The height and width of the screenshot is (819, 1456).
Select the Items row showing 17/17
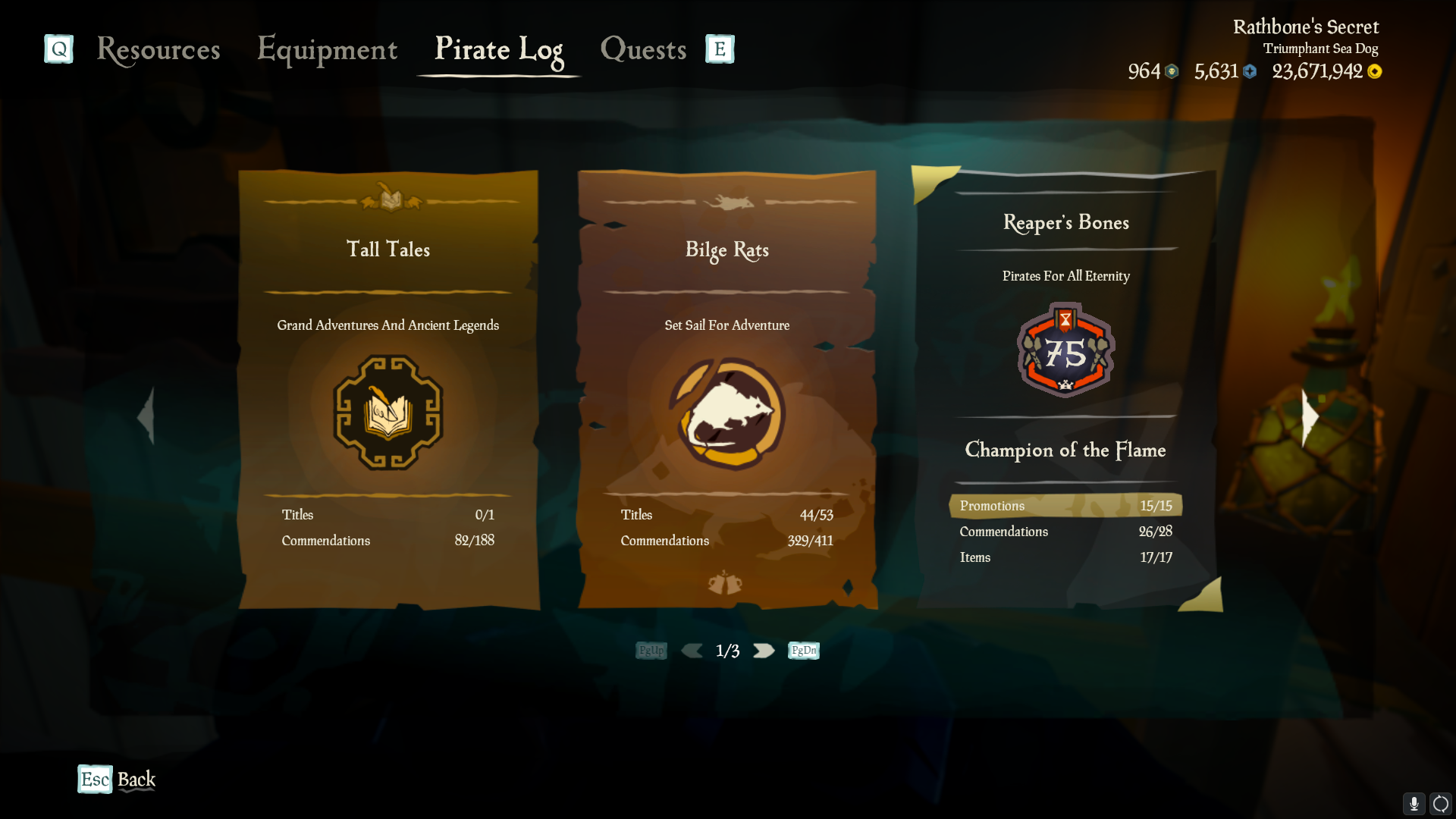tap(1065, 557)
